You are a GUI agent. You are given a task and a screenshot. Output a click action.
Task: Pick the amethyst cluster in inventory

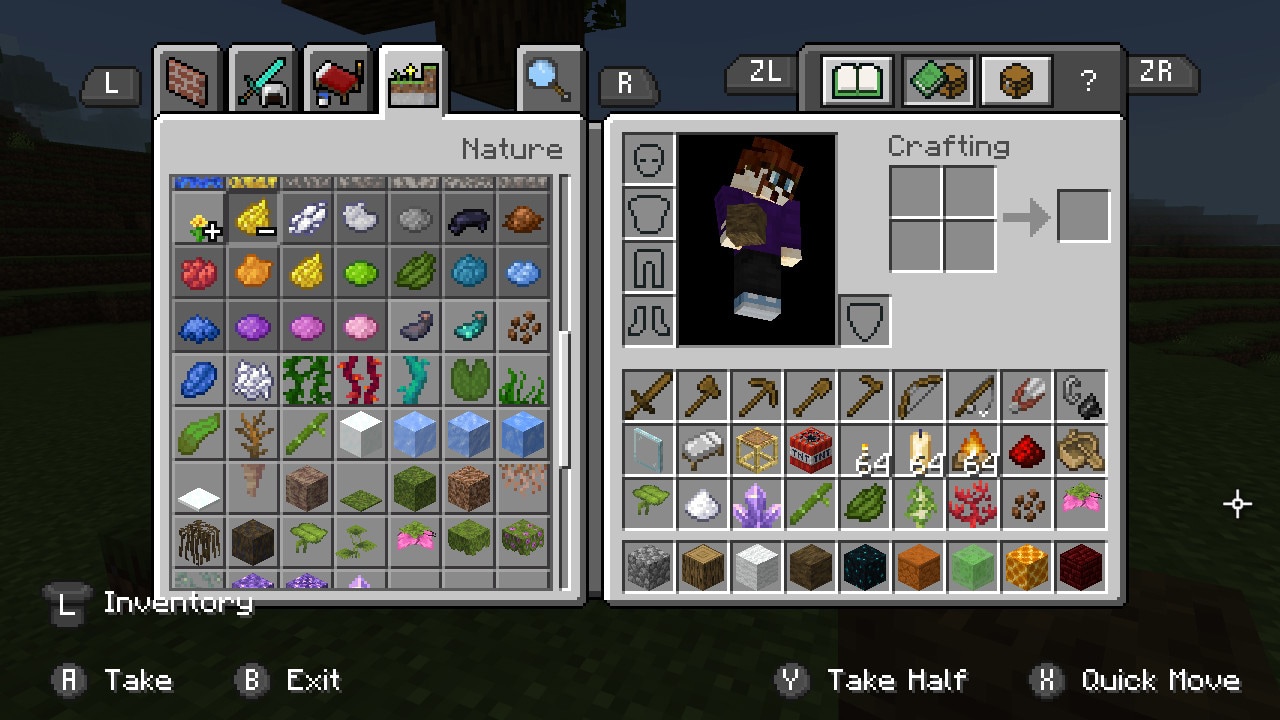[x=757, y=504]
